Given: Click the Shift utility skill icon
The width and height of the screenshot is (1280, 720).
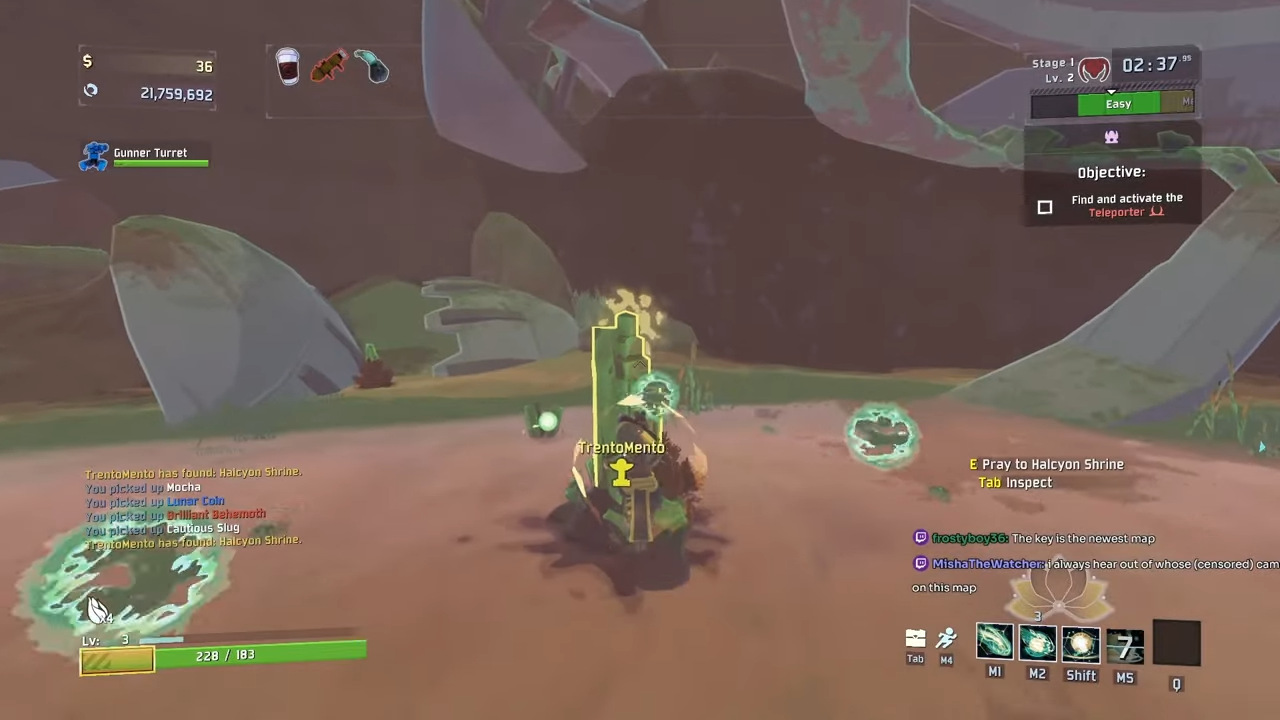Looking at the screenshot, I should pyautogui.click(x=1080, y=645).
